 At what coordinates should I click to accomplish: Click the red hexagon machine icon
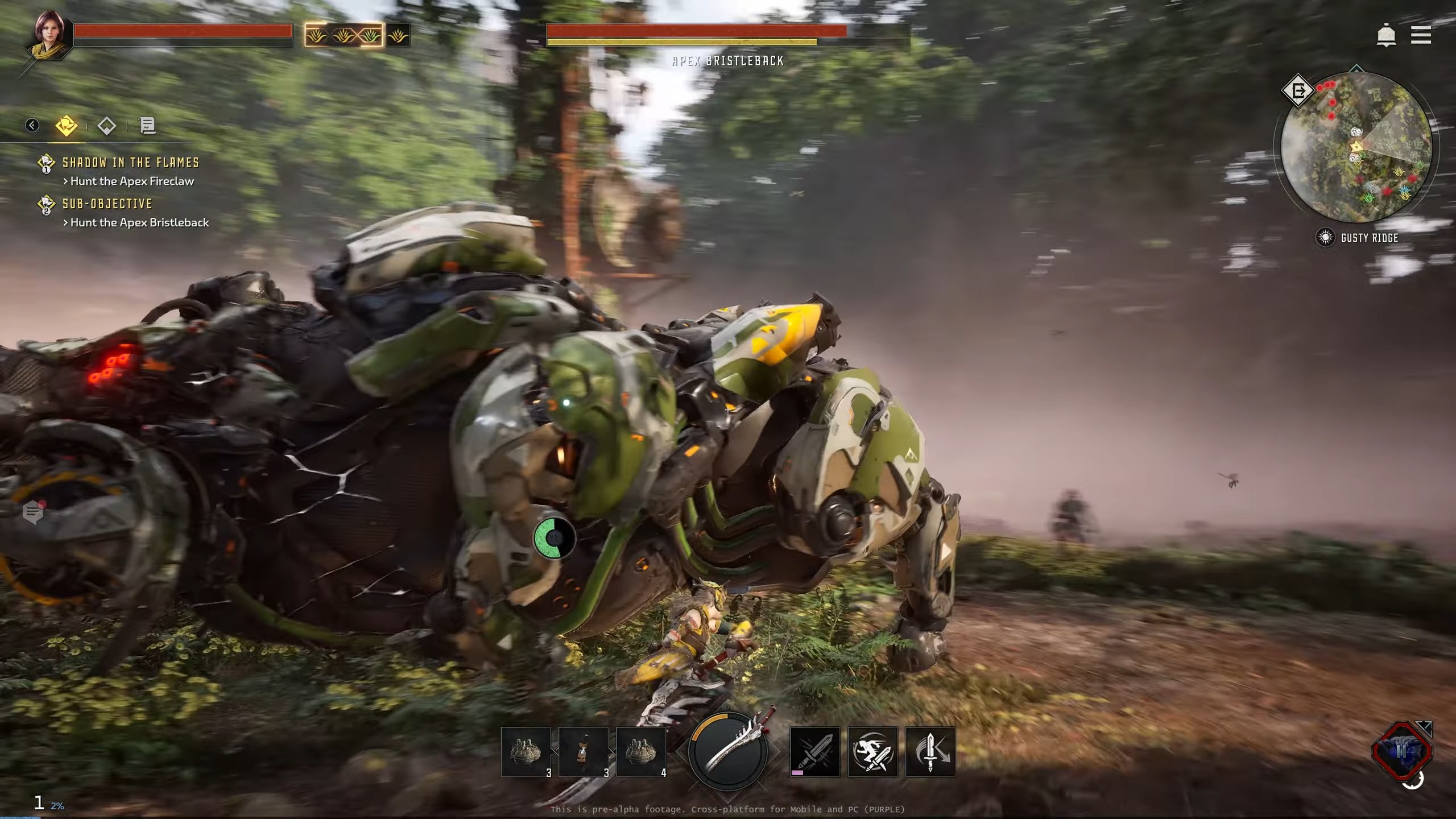click(1402, 751)
